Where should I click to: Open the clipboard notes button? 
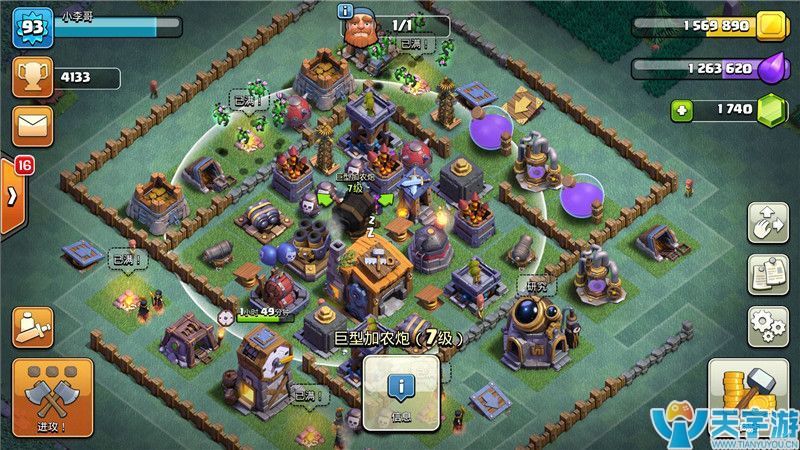click(767, 274)
